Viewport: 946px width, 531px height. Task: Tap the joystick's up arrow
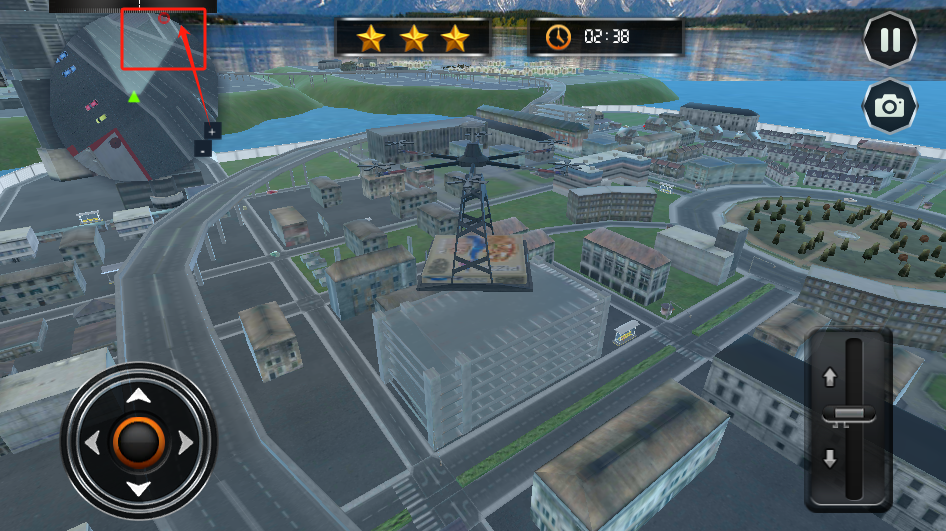(138, 396)
